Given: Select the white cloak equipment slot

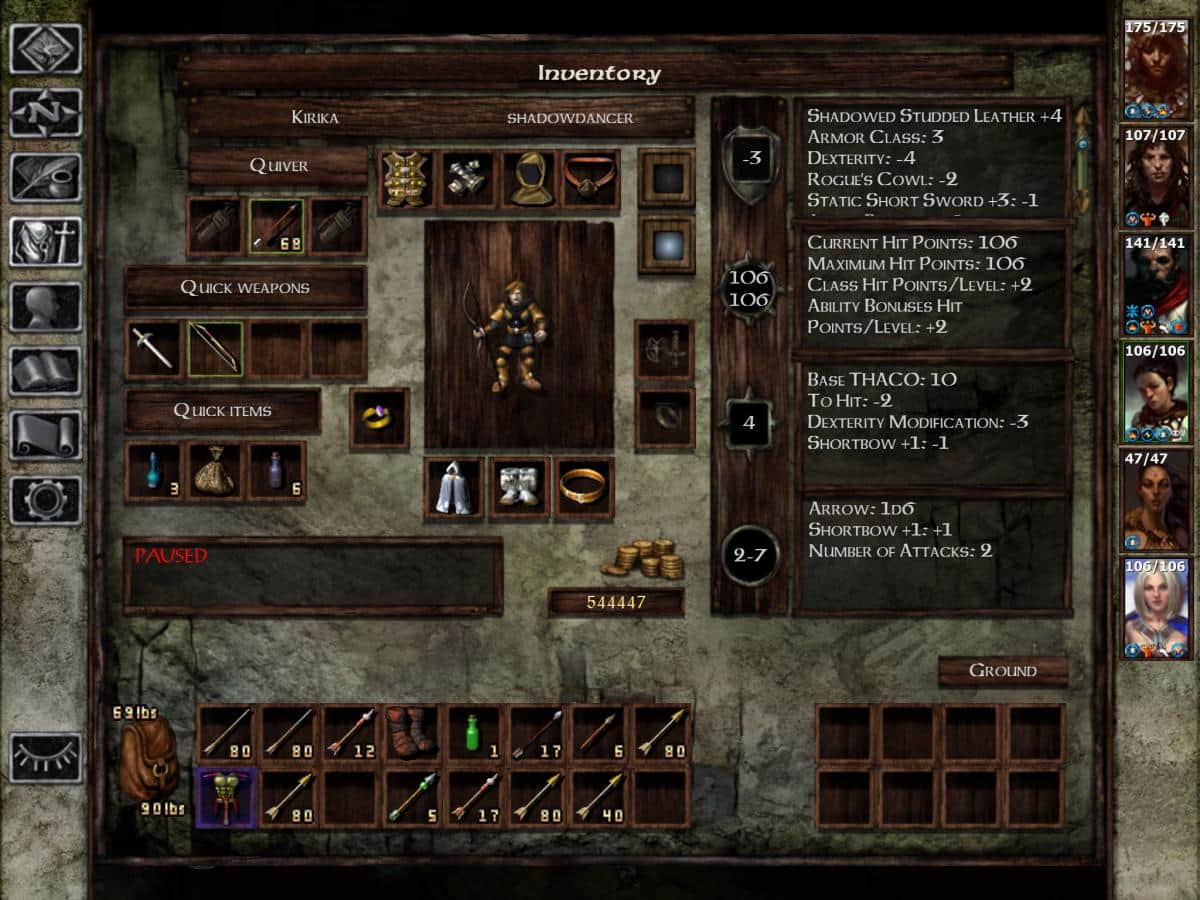Looking at the screenshot, I should pyautogui.click(x=454, y=488).
